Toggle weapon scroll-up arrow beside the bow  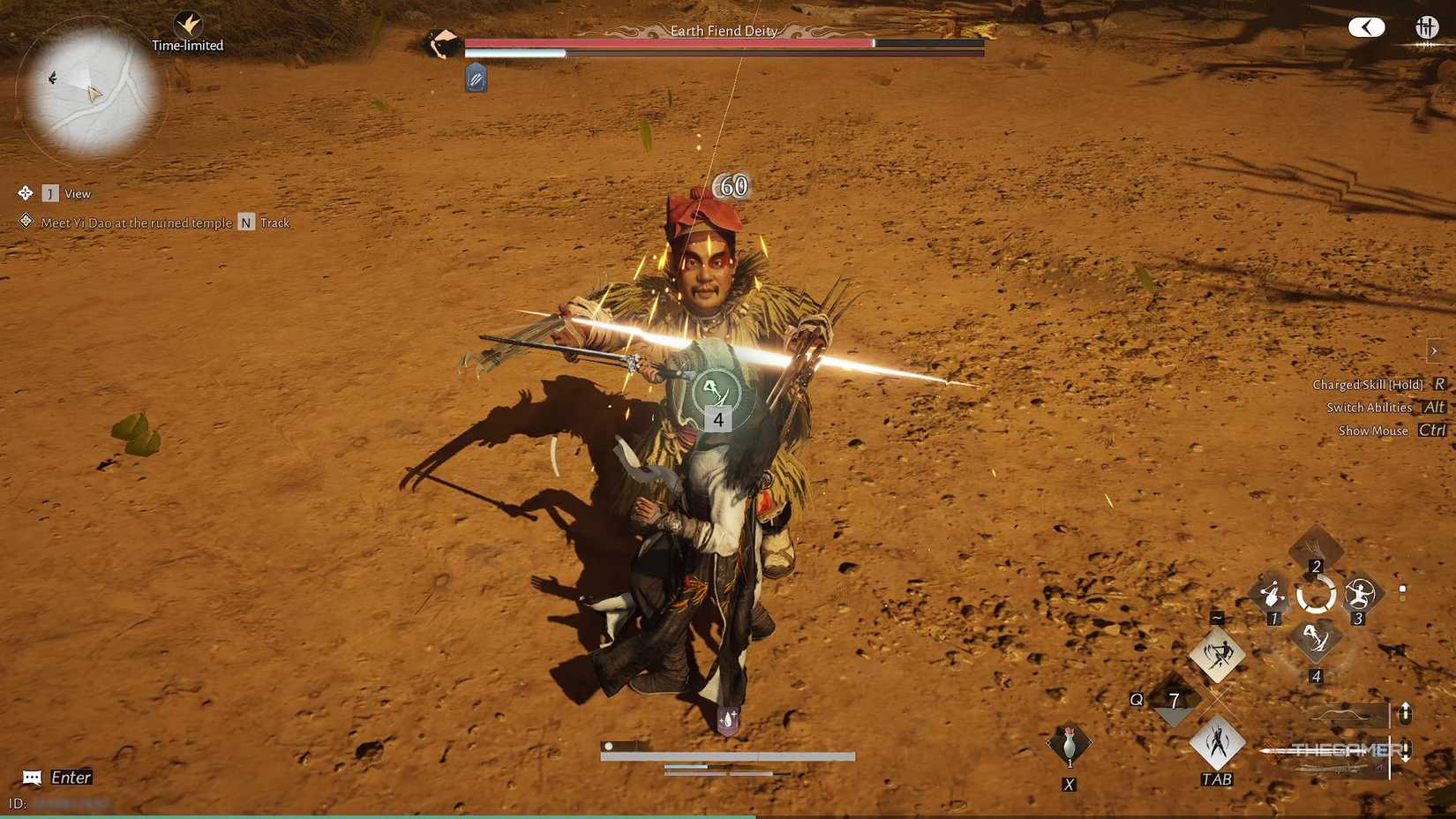pos(1407,711)
